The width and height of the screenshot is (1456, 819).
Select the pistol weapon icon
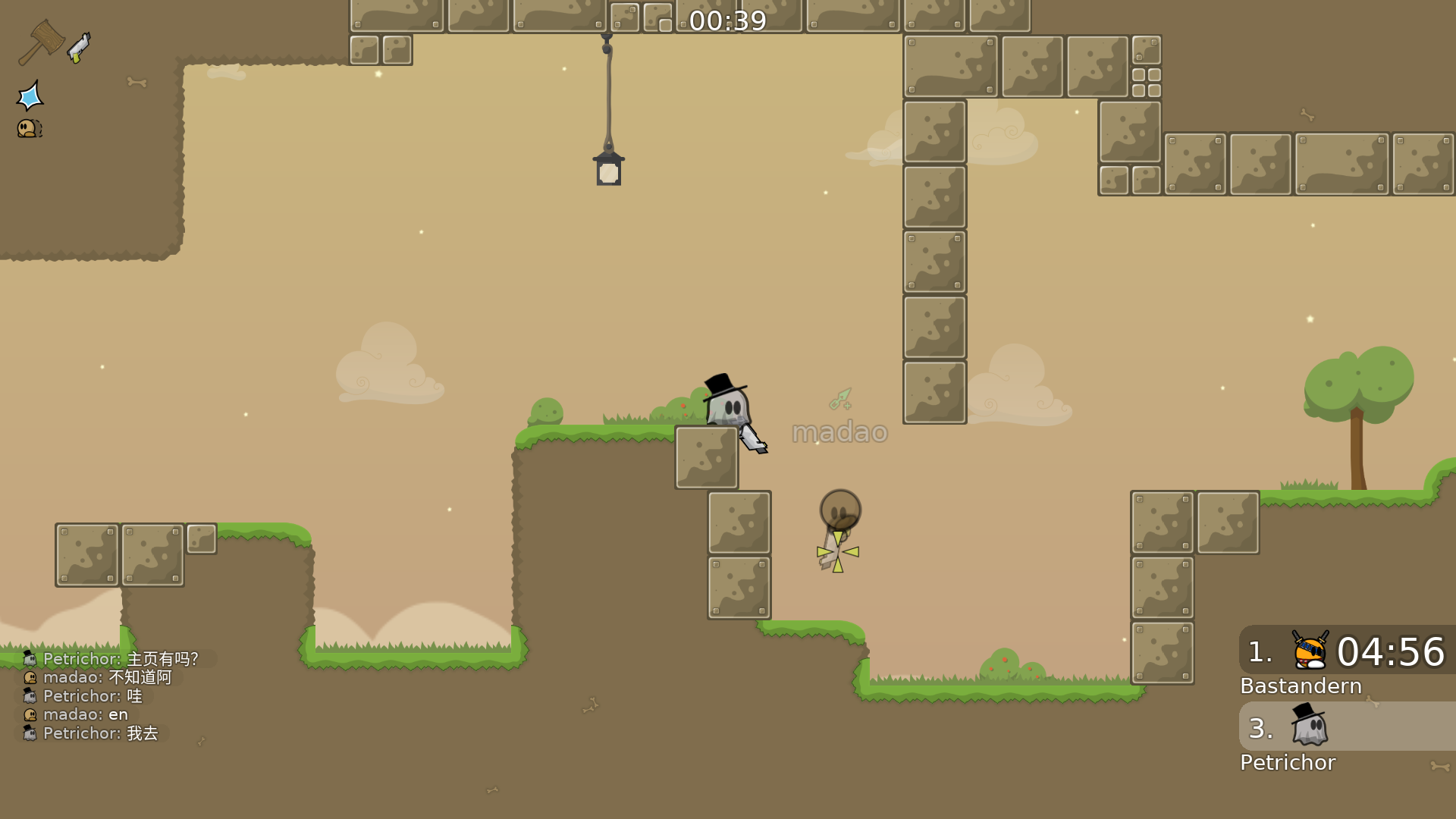click(x=79, y=47)
